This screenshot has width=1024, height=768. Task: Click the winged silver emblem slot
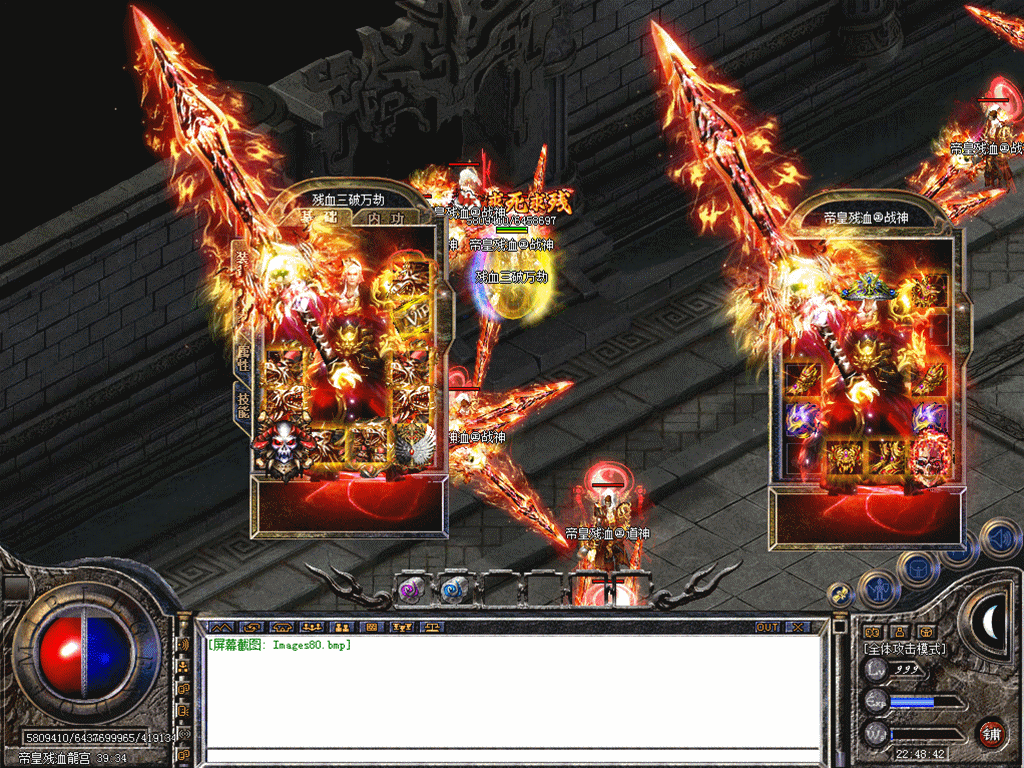413,444
